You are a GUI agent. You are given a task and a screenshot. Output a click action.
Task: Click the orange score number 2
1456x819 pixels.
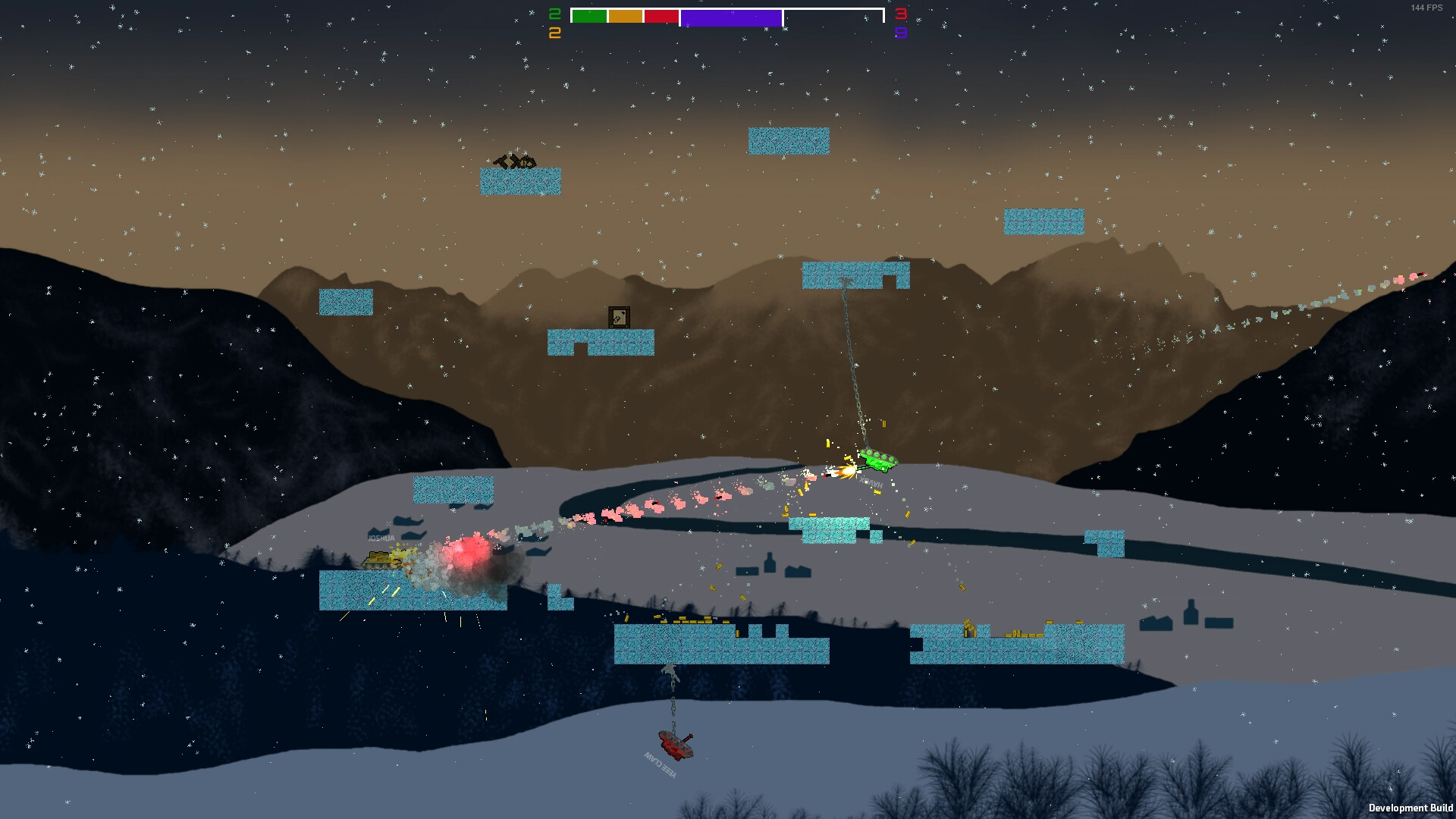554,33
